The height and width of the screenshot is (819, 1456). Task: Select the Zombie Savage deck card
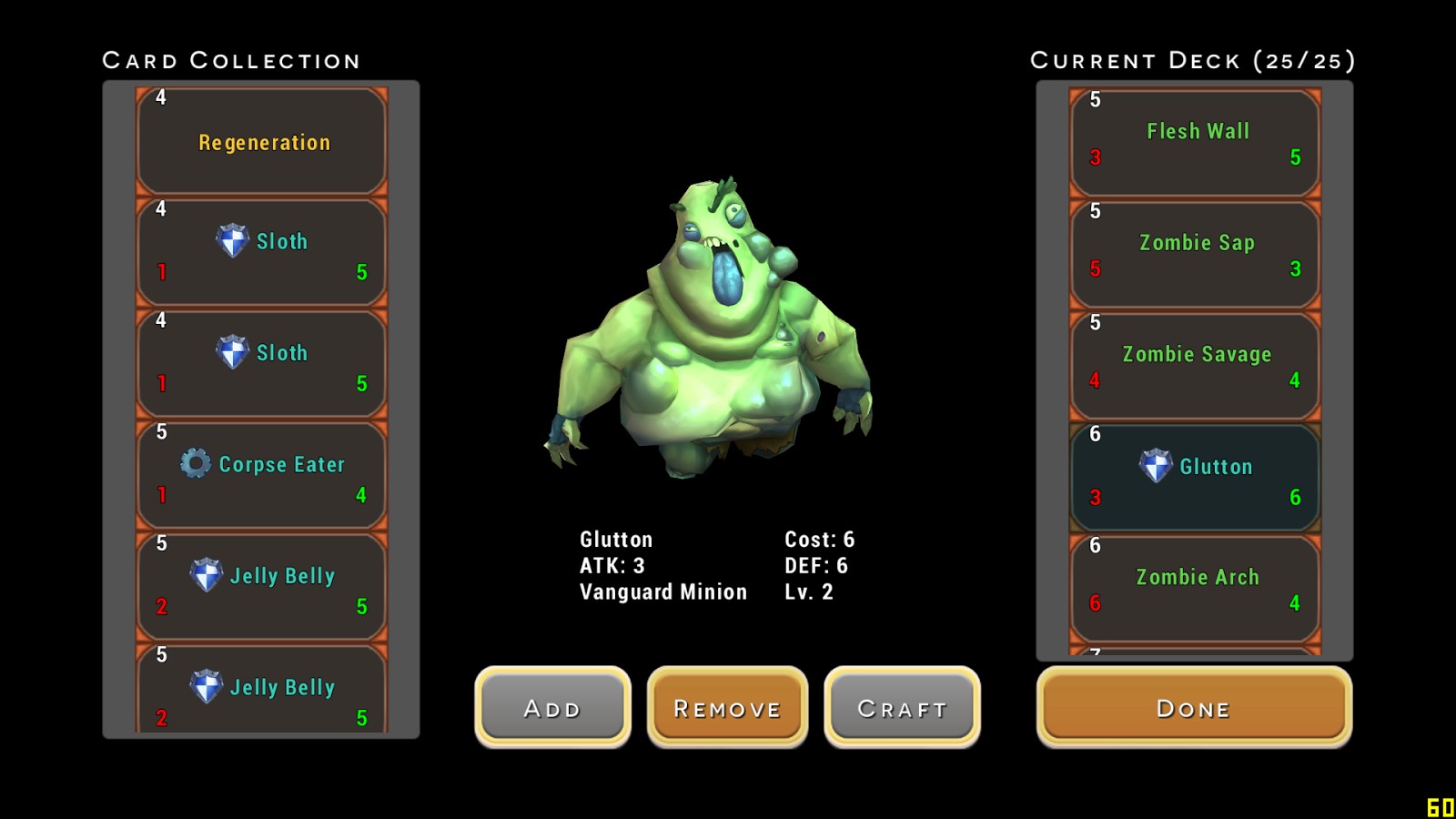point(1195,366)
